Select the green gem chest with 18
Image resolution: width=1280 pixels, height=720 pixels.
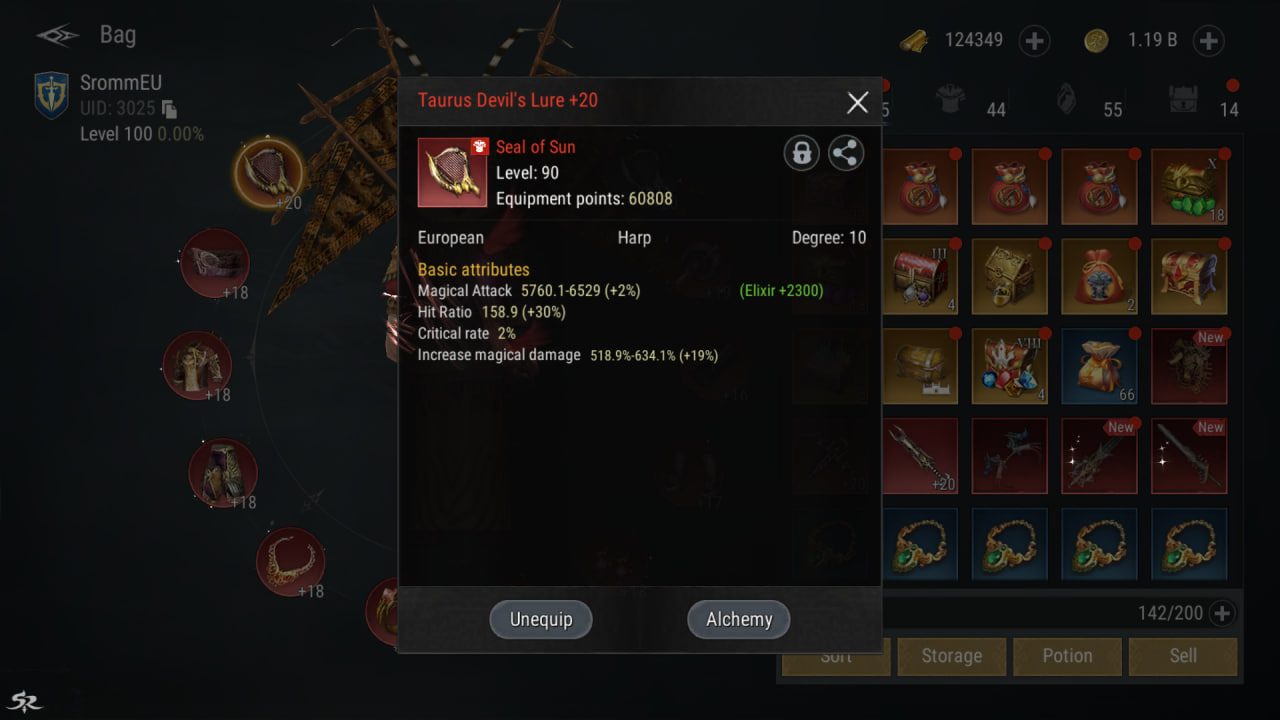click(x=1188, y=187)
